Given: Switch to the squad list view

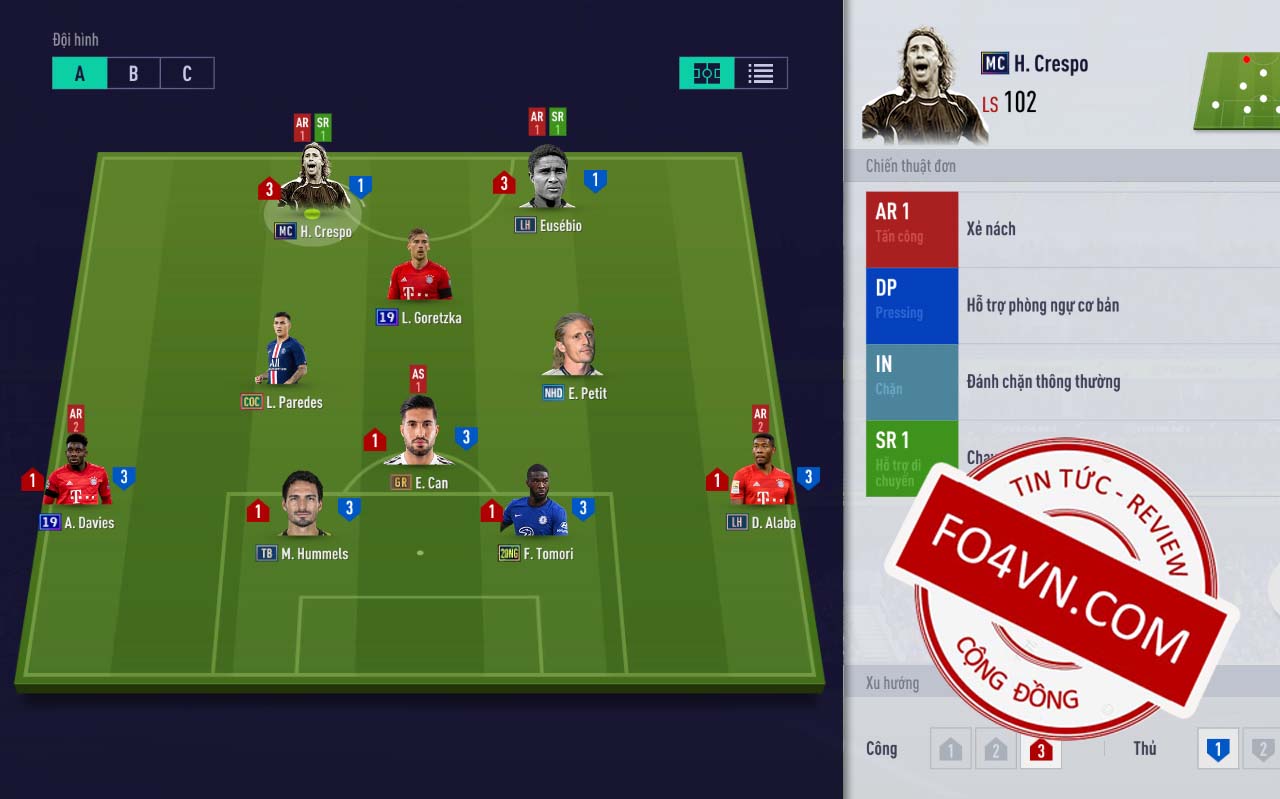Looking at the screenshot, I should coord(761,73).
